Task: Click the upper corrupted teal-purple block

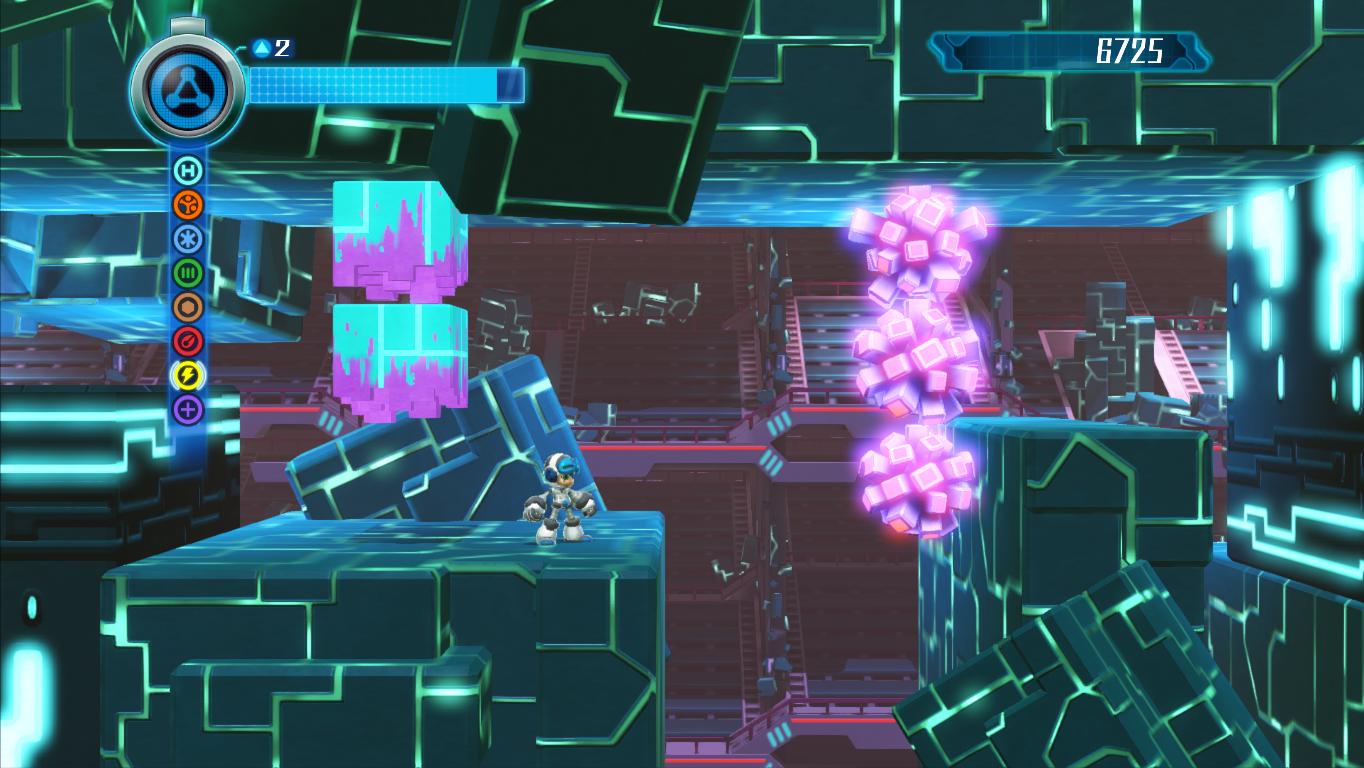Action: click(x=395, y=235)
